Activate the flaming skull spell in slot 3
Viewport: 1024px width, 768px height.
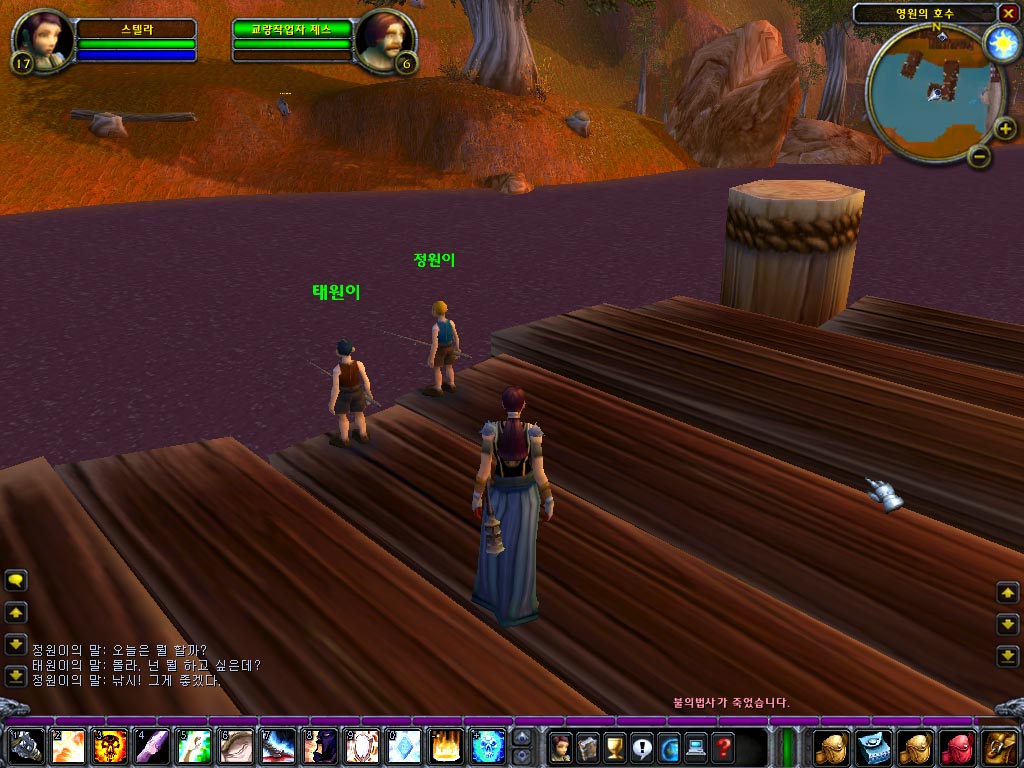[110, 746]
